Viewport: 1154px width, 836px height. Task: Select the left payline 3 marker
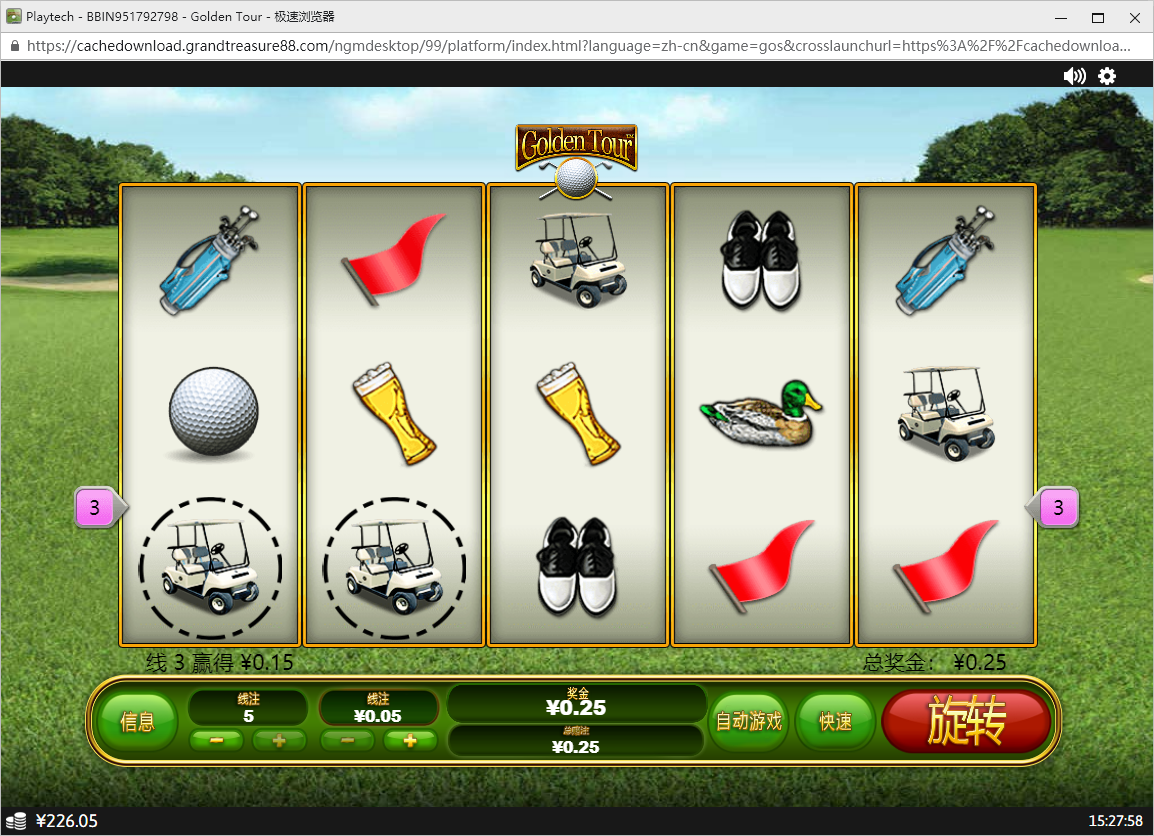click(x=96, y=508)
